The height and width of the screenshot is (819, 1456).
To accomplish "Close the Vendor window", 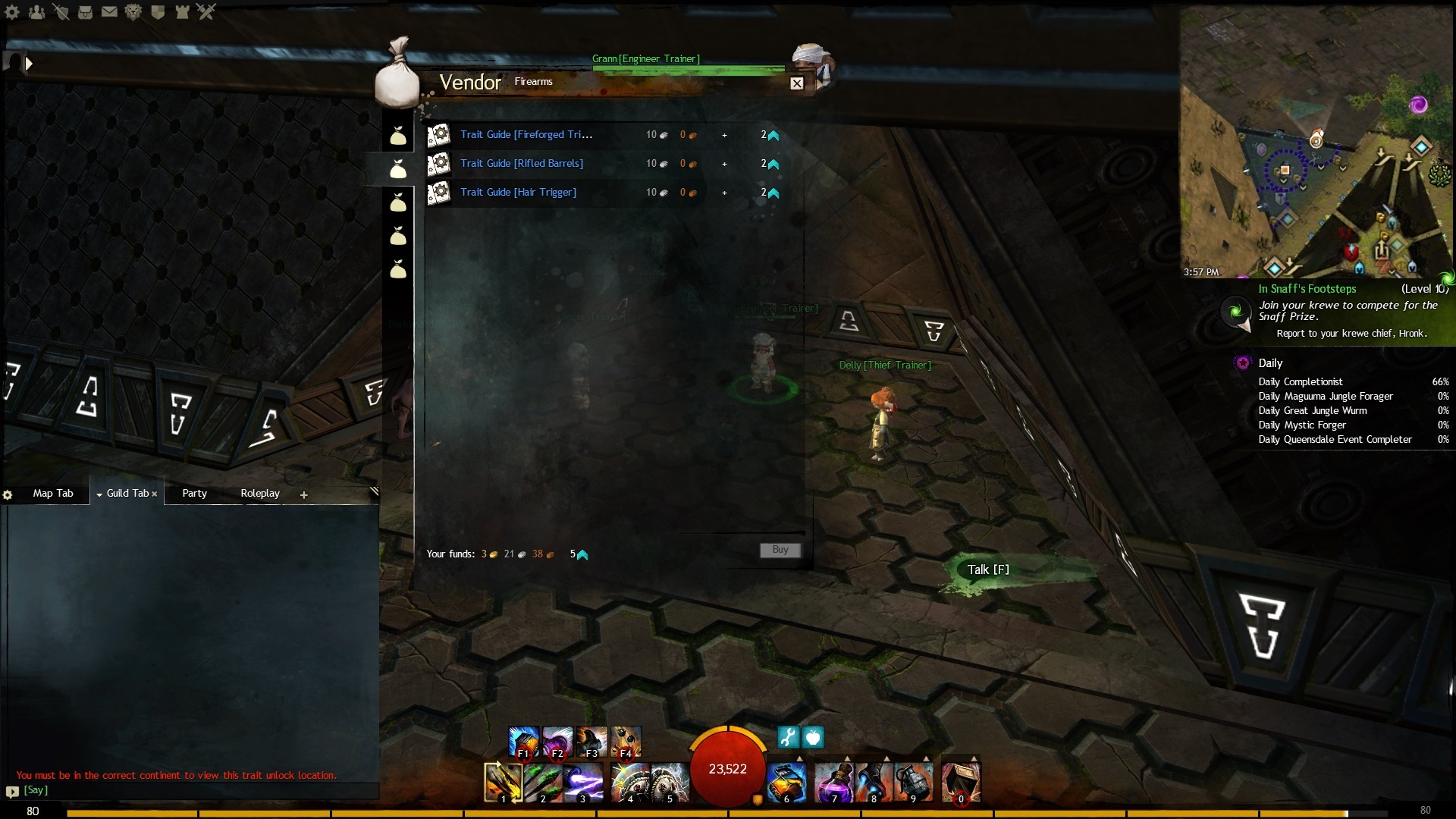I will 796,83.
